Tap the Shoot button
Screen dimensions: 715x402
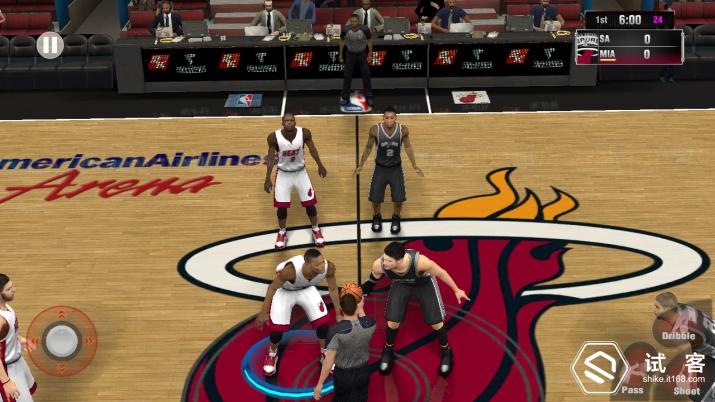(x=686, y=370)
